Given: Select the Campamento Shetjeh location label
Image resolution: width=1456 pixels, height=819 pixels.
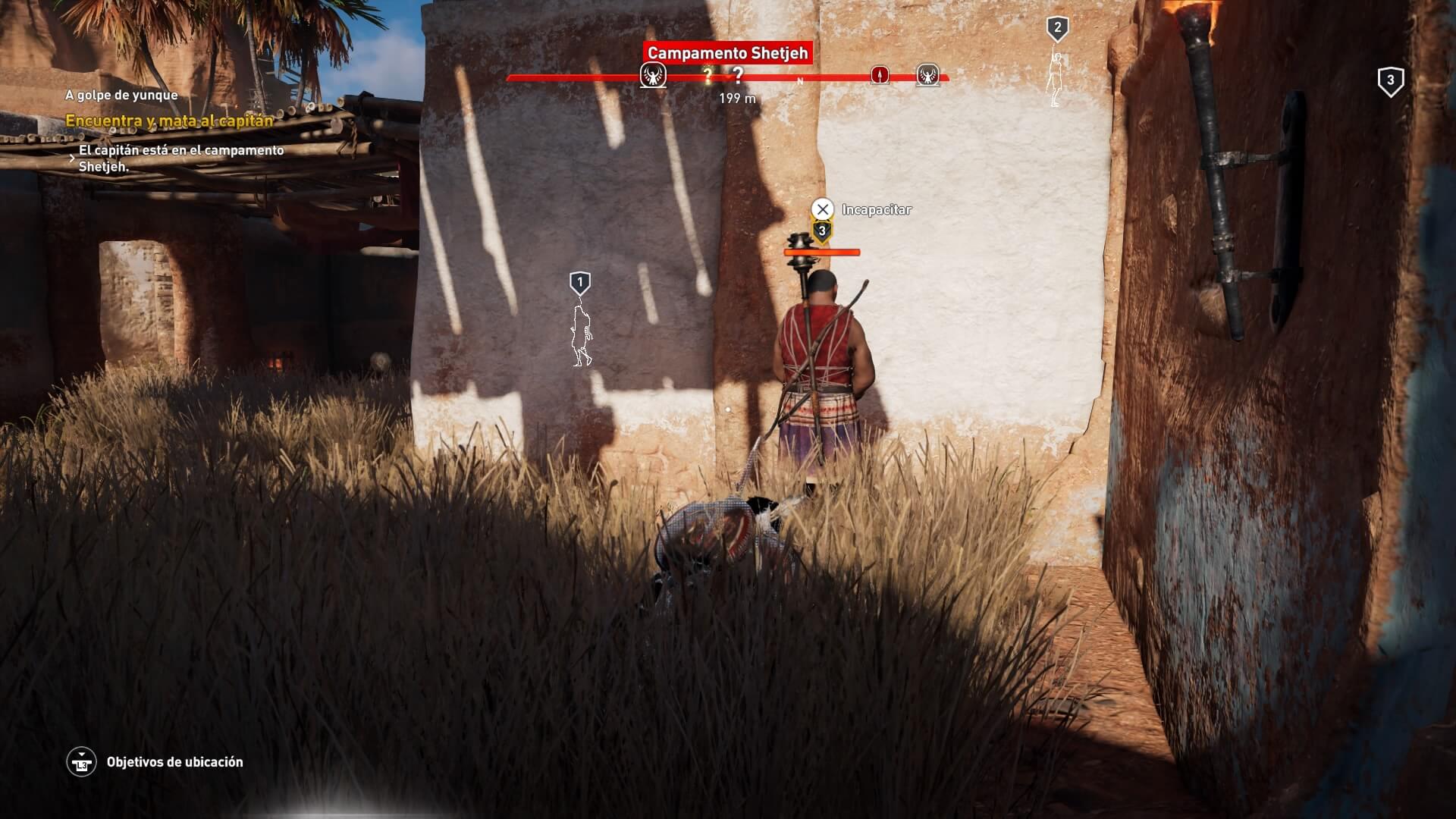Looking at the screenshot, I should [727, 53].
